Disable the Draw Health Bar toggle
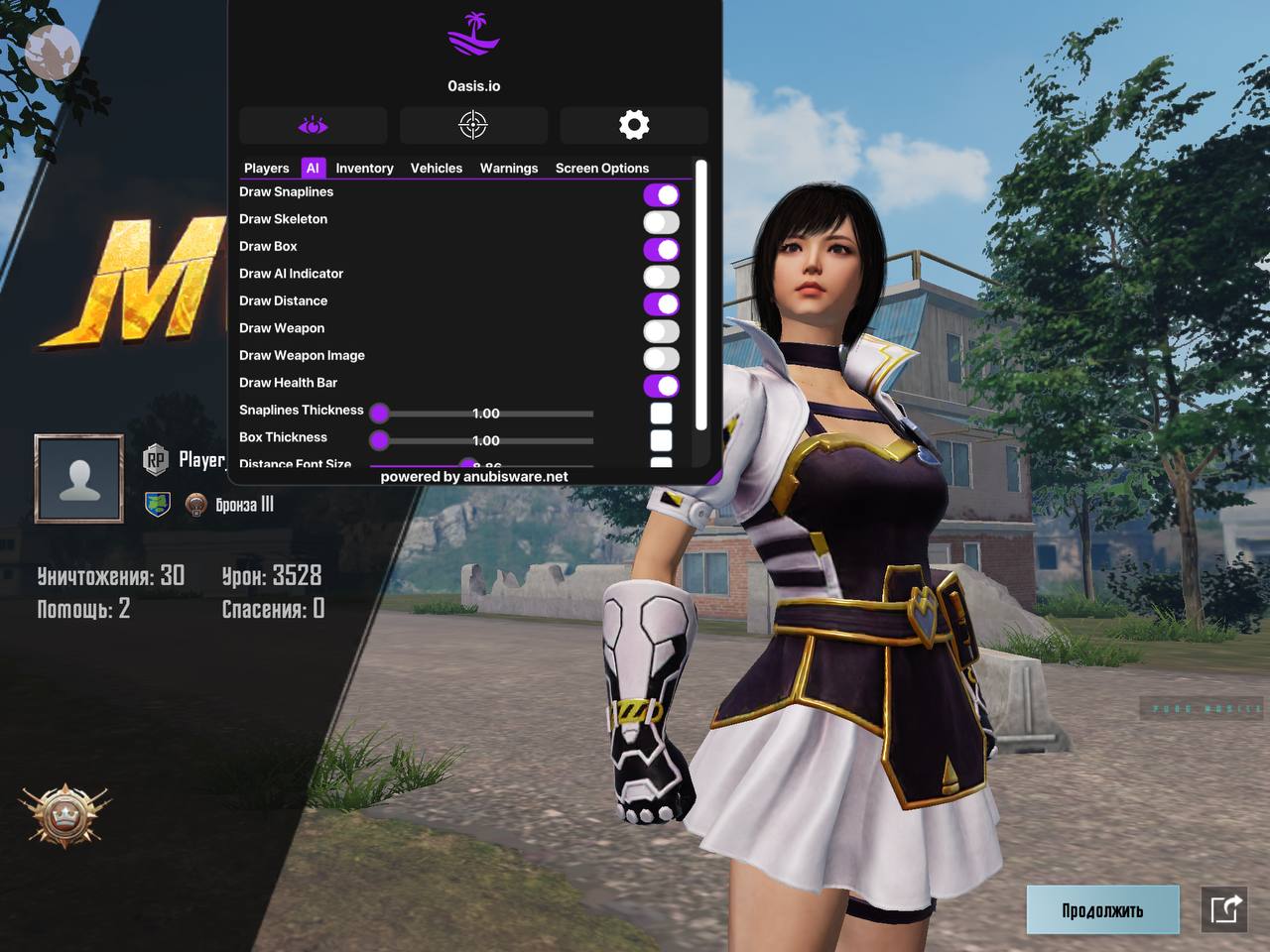The image size is (1270, 952). [x=661, y=386]
